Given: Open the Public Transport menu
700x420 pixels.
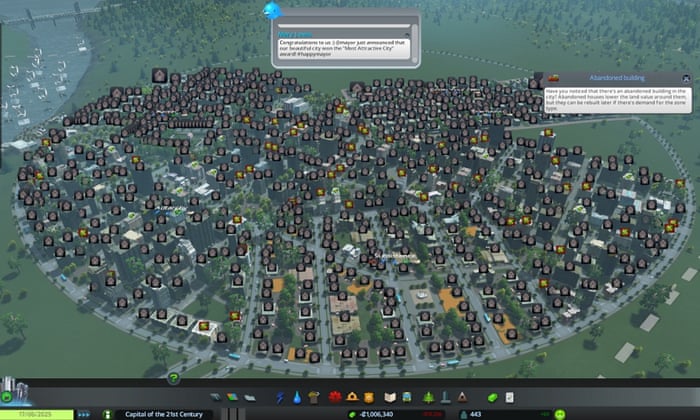Looking at the screenshot, I should (407, 397).
